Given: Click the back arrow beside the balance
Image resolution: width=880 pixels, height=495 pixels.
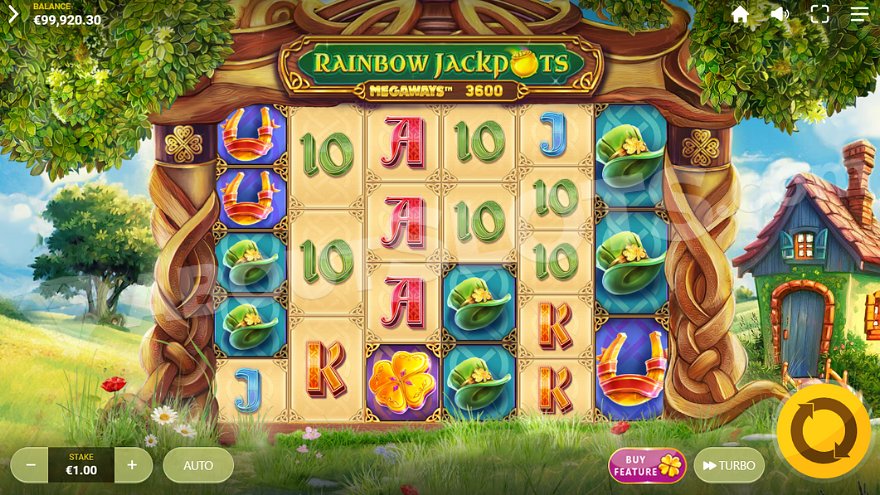Looking at the screenshot, I should pyautogui.click(x=13, y=15).
